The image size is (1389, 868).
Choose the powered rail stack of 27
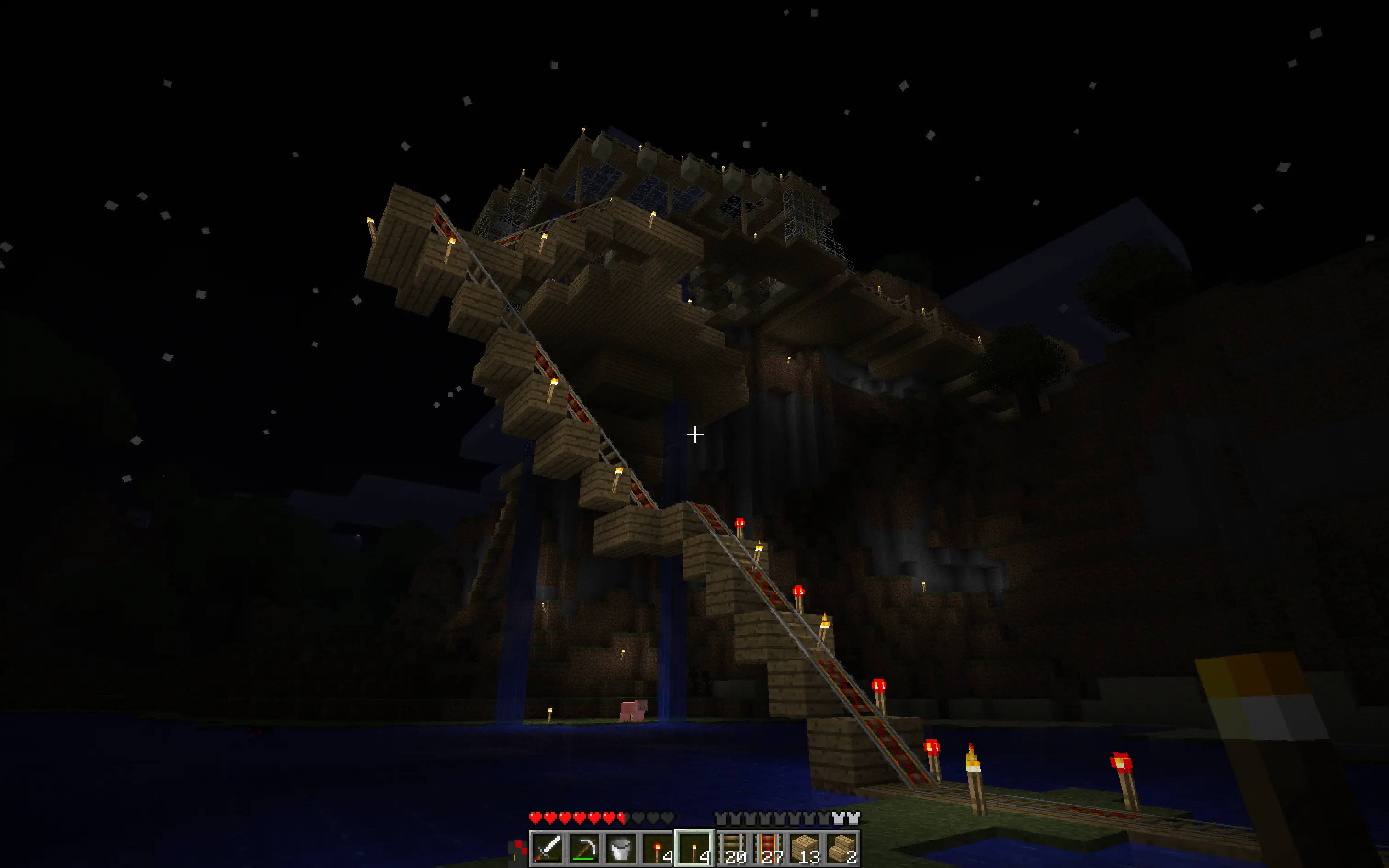768,848
